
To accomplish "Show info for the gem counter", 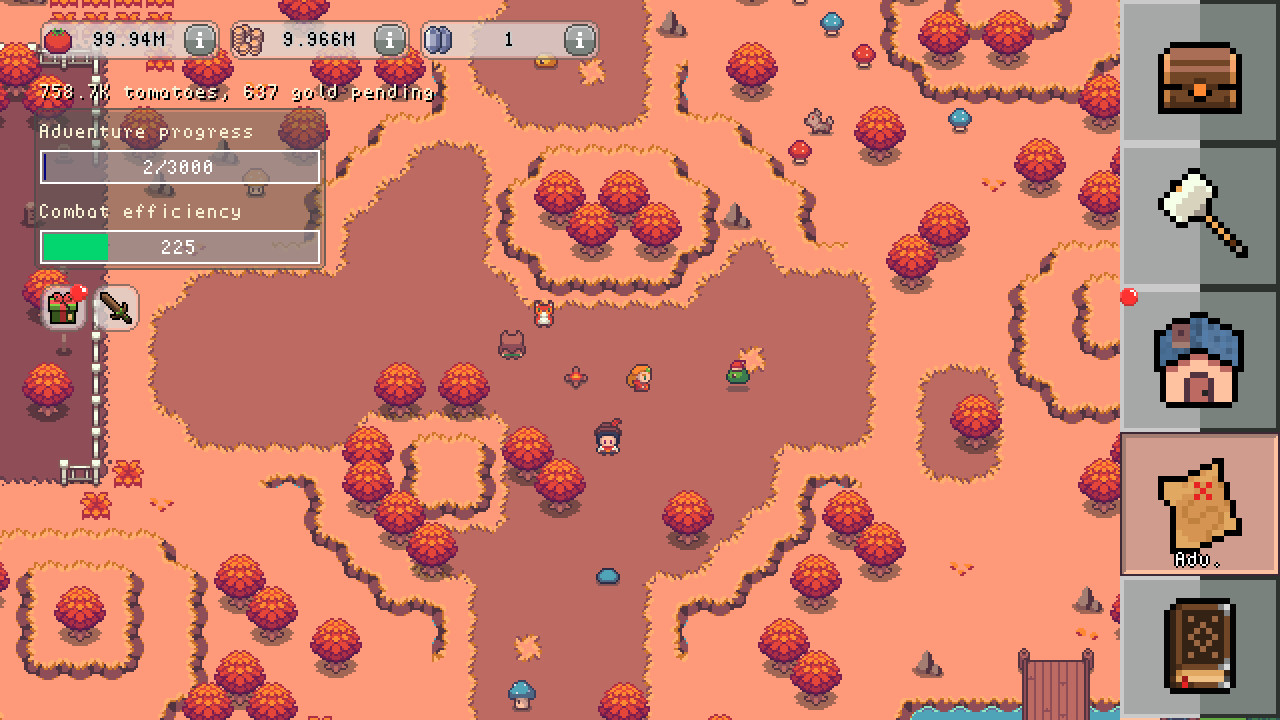I will pos(577,40).
